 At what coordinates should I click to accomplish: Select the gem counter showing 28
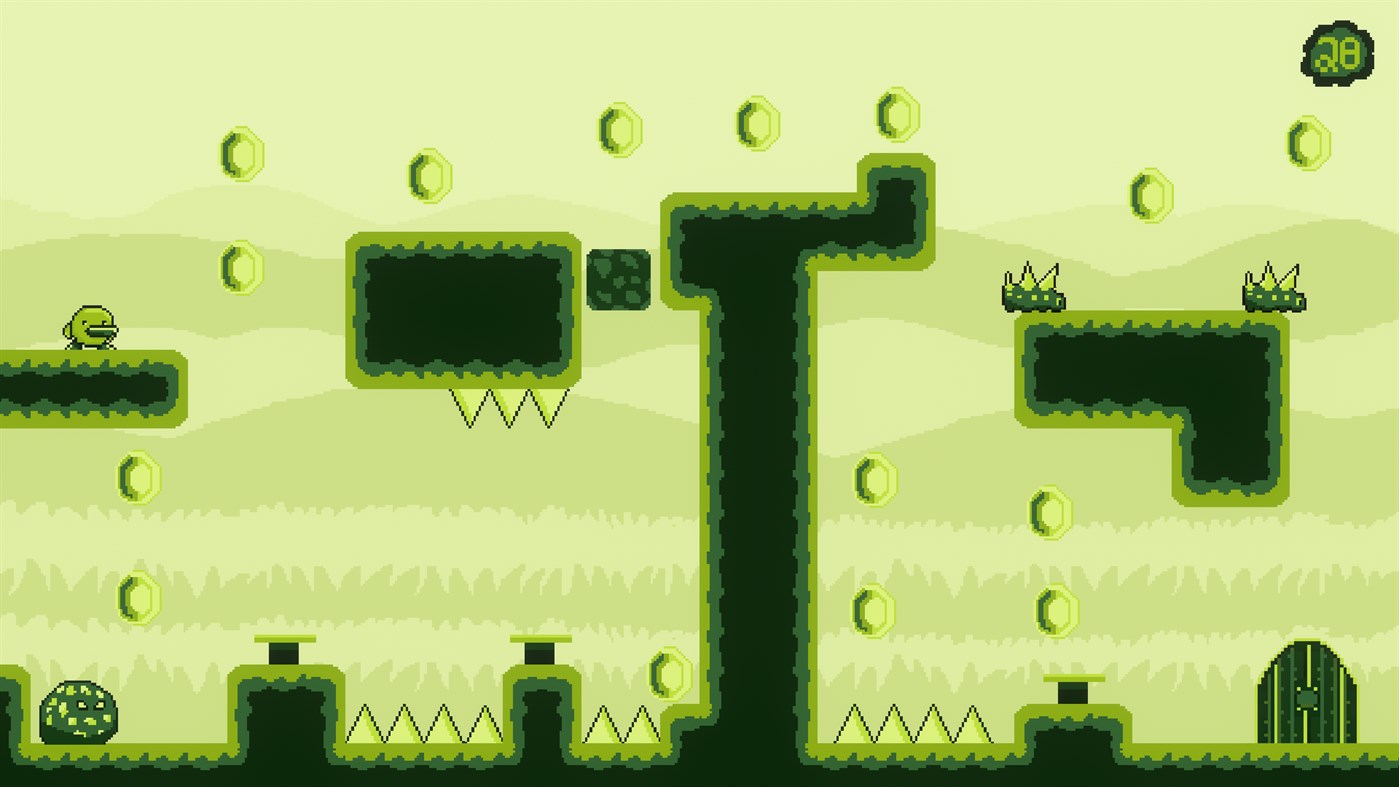tap(1335, 55)
